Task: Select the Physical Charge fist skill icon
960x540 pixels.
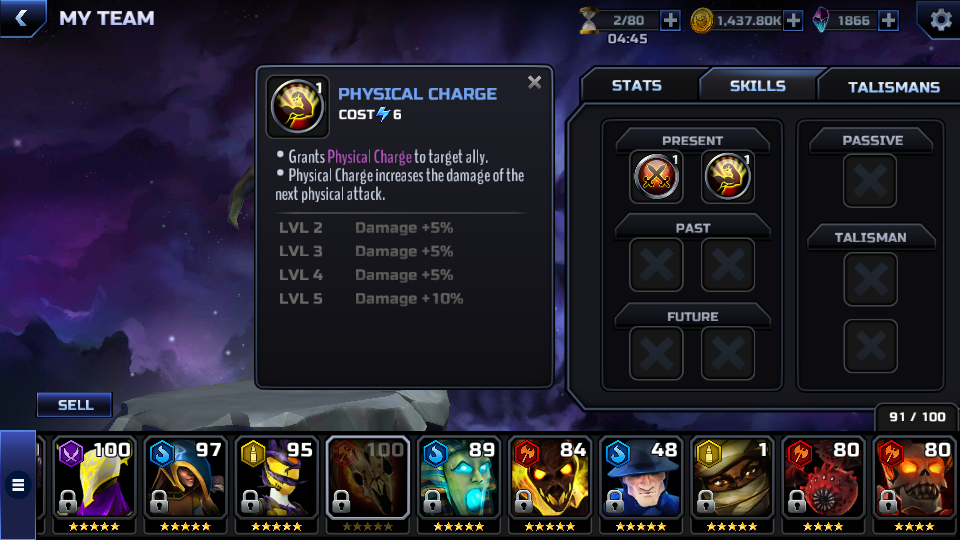Action: 729,177
